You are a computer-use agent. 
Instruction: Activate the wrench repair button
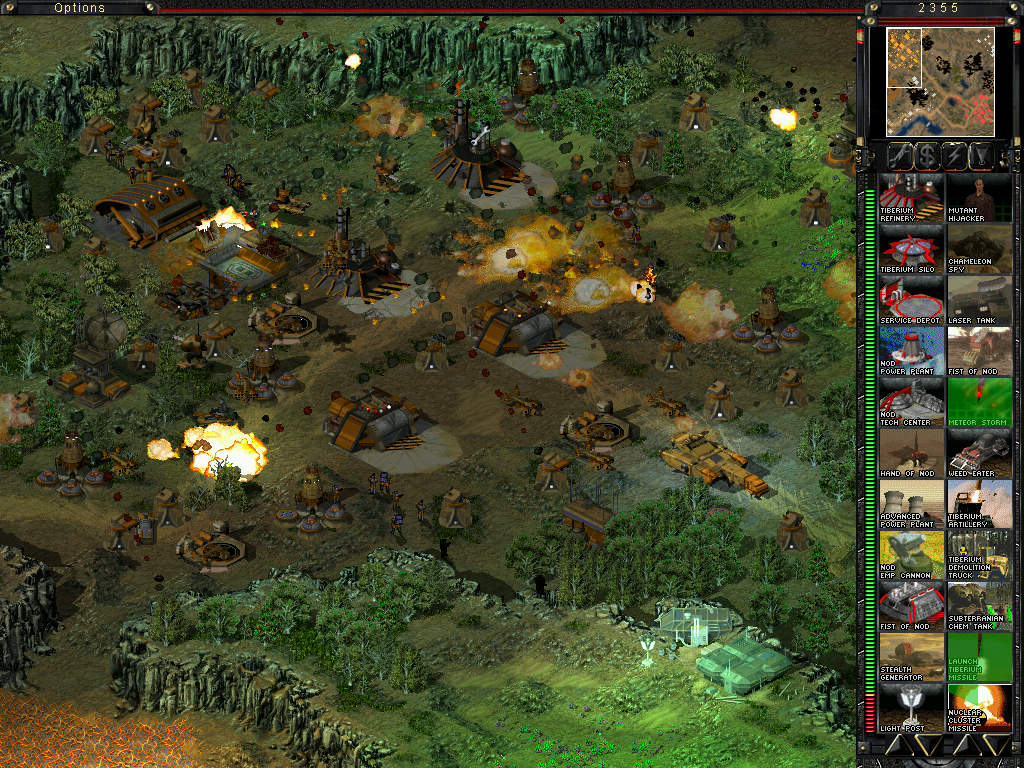901,155
